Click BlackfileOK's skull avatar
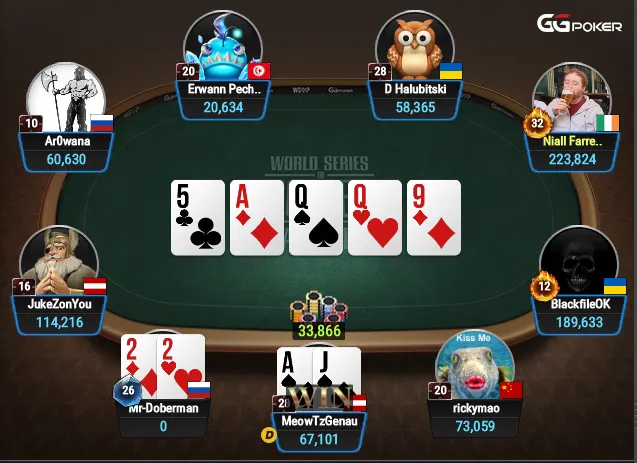 pos(573,263)
